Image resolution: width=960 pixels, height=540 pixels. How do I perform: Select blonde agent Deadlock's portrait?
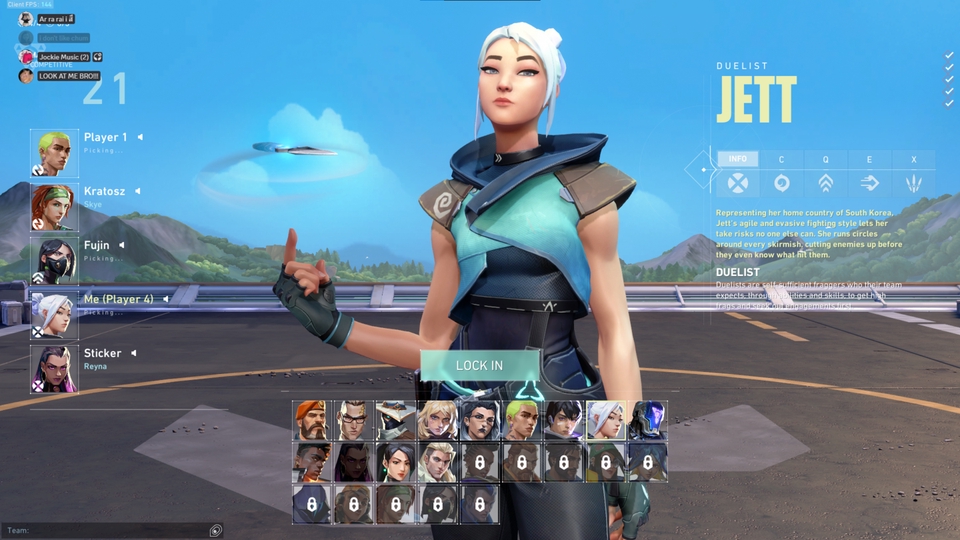pos(436,421)
